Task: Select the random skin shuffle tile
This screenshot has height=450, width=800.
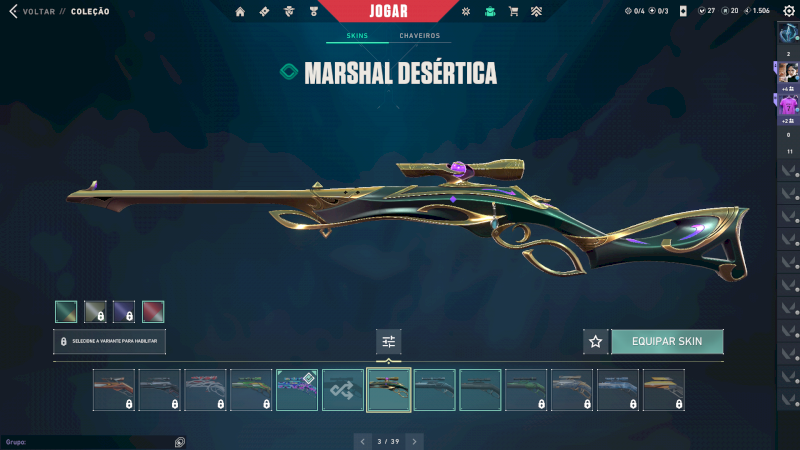Action: click(x=343, y=390)
